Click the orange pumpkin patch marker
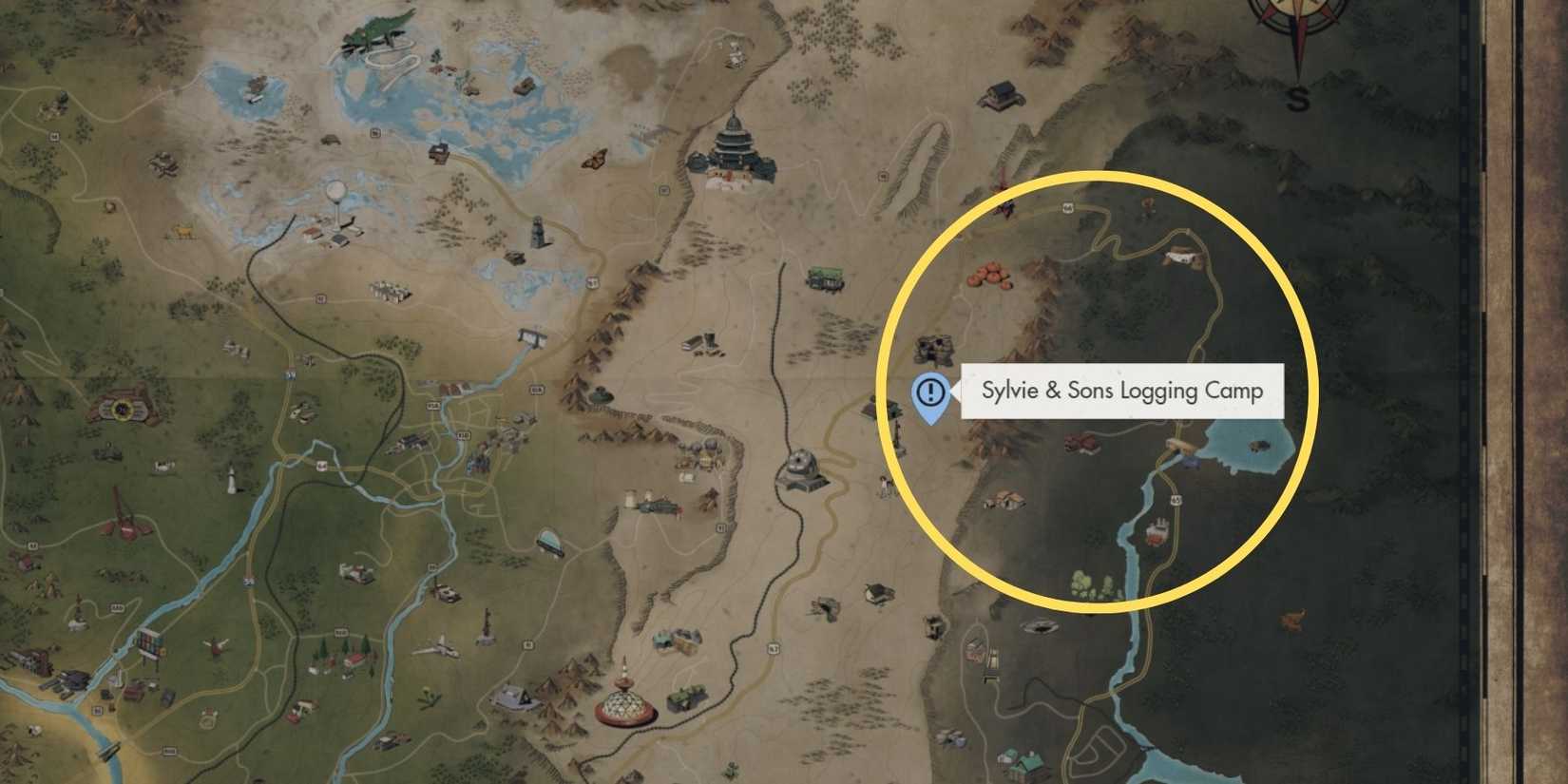Image resolution: width=1568 pixels, height=784 pixels. pos(990,276)
